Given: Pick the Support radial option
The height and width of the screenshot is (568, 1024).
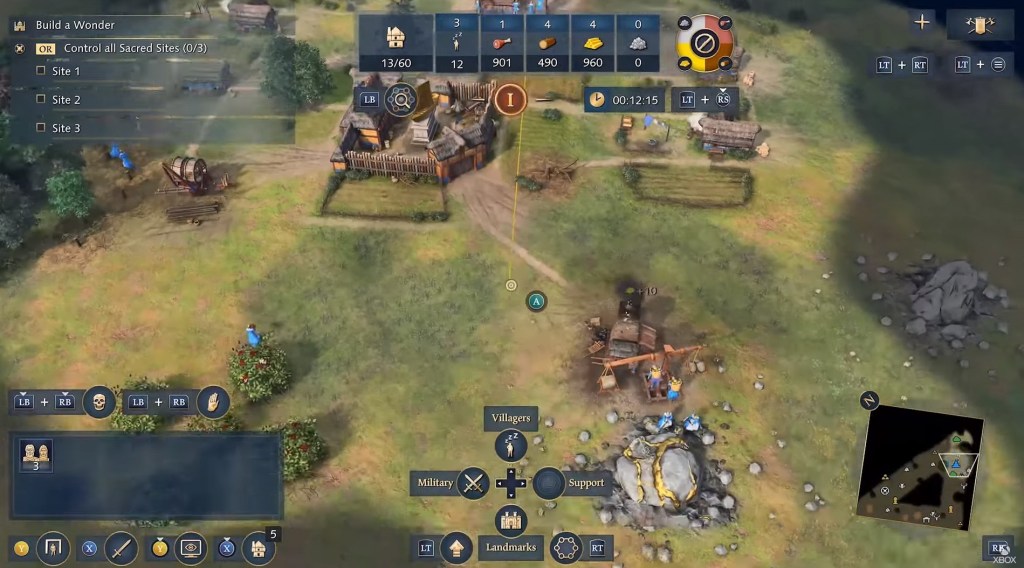Looking at the screenshot, I should pos(549,483).
